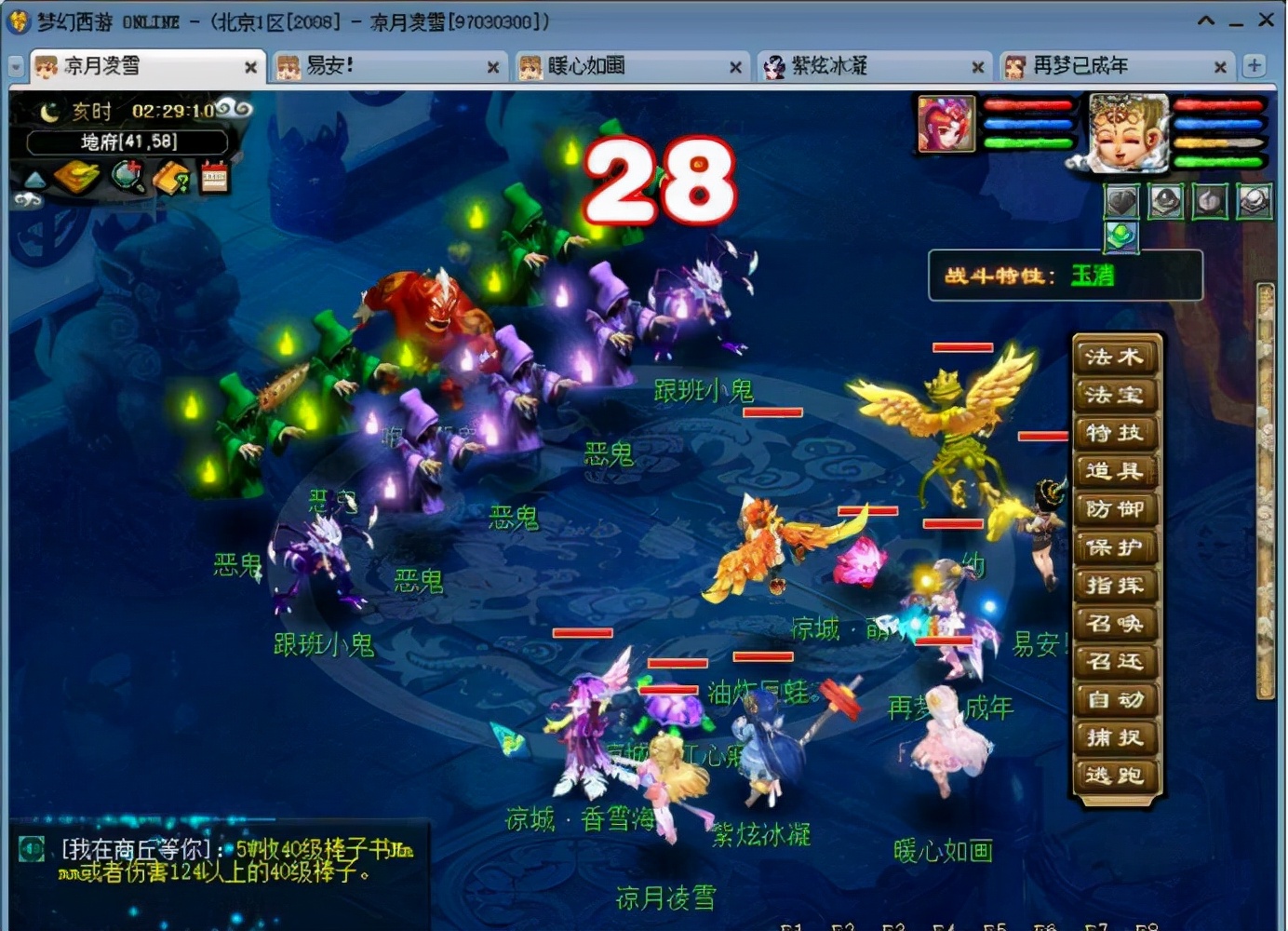Select the 防御 defend command
Image resolution: width=1288 pixels, height=931 pixels.
click(x=1115, y=509)
